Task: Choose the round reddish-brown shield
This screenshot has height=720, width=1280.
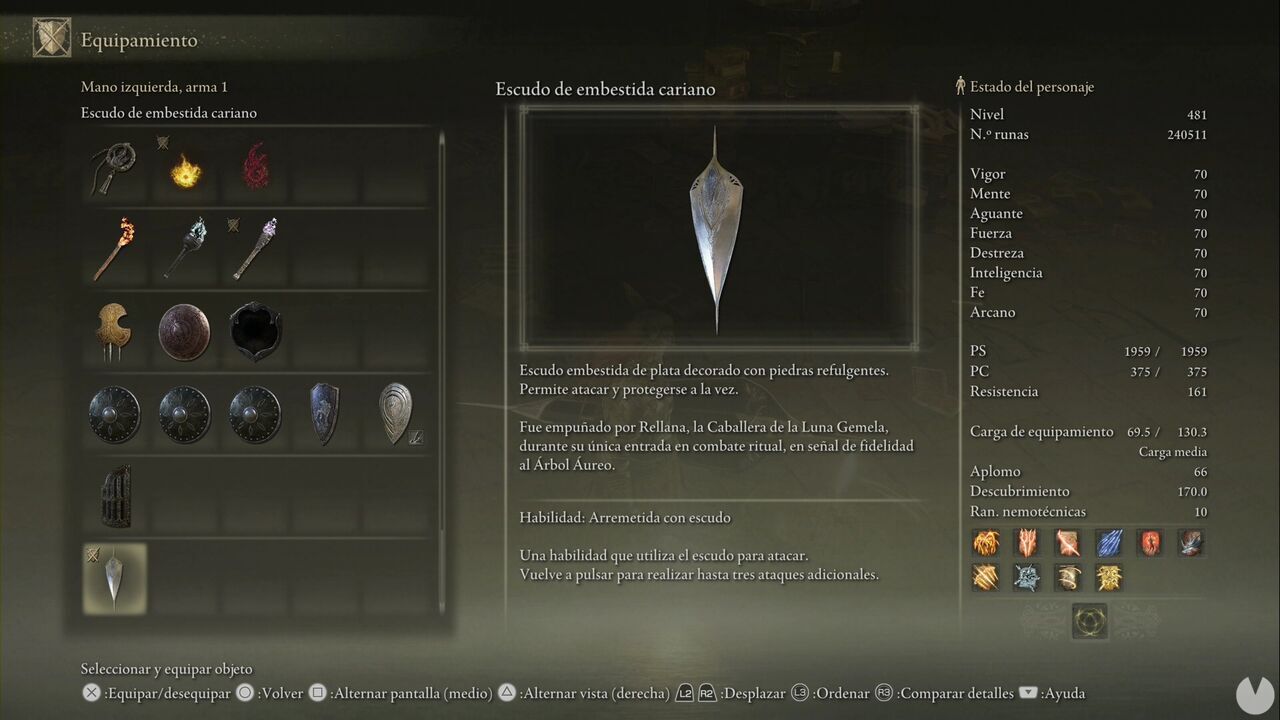Action: [185, 332]
